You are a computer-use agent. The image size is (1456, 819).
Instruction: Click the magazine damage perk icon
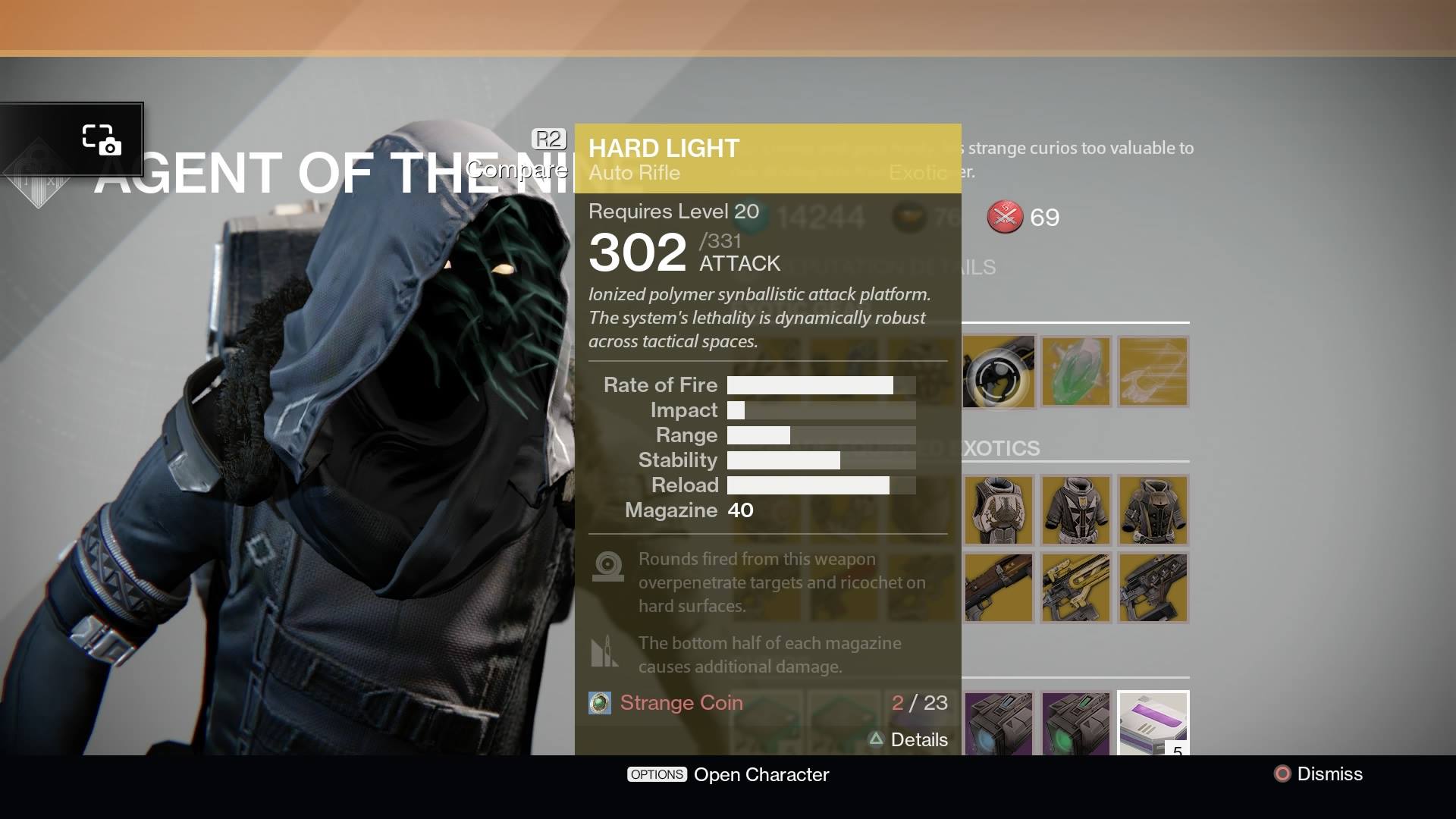coord(604,651)
